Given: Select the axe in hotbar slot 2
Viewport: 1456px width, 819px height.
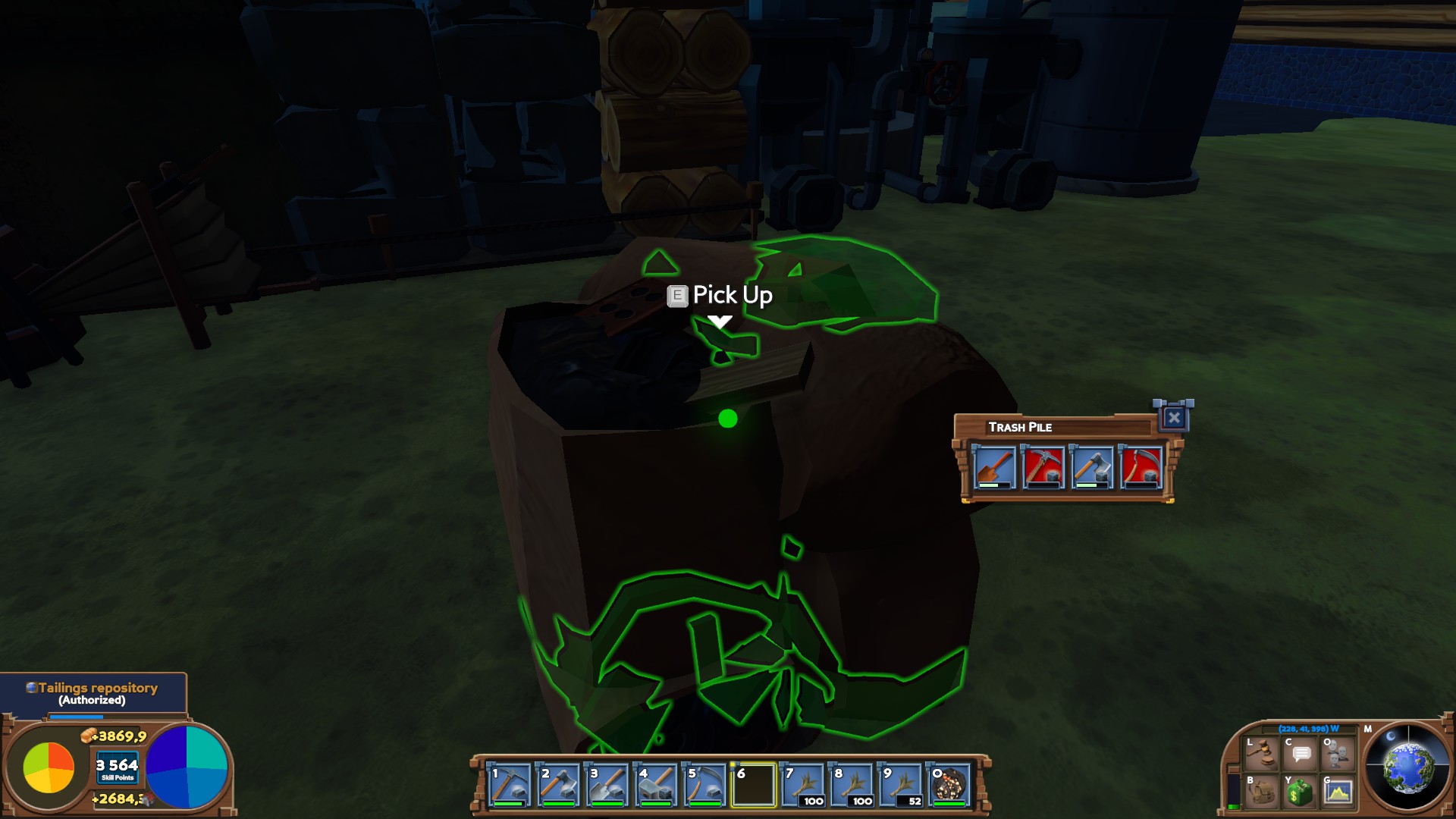Looking at the screenshot, I should (558, 785).
